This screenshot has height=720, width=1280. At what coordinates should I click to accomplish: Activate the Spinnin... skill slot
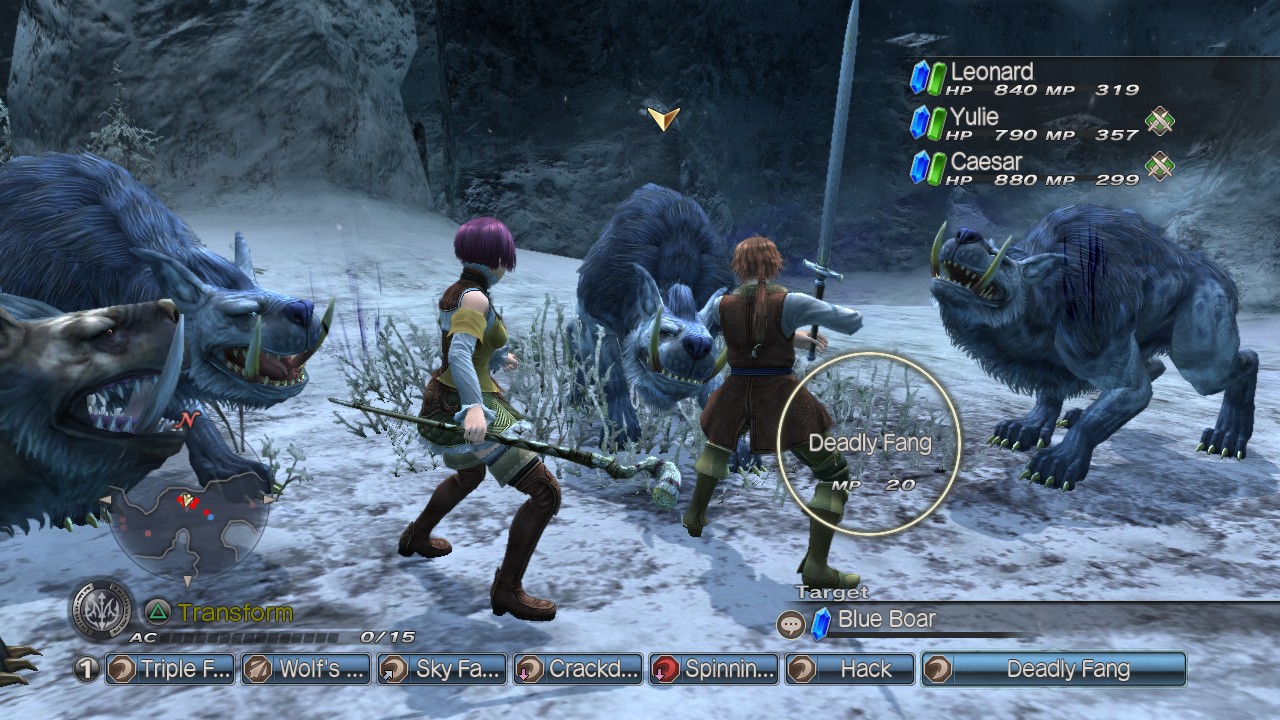(714, 669)
